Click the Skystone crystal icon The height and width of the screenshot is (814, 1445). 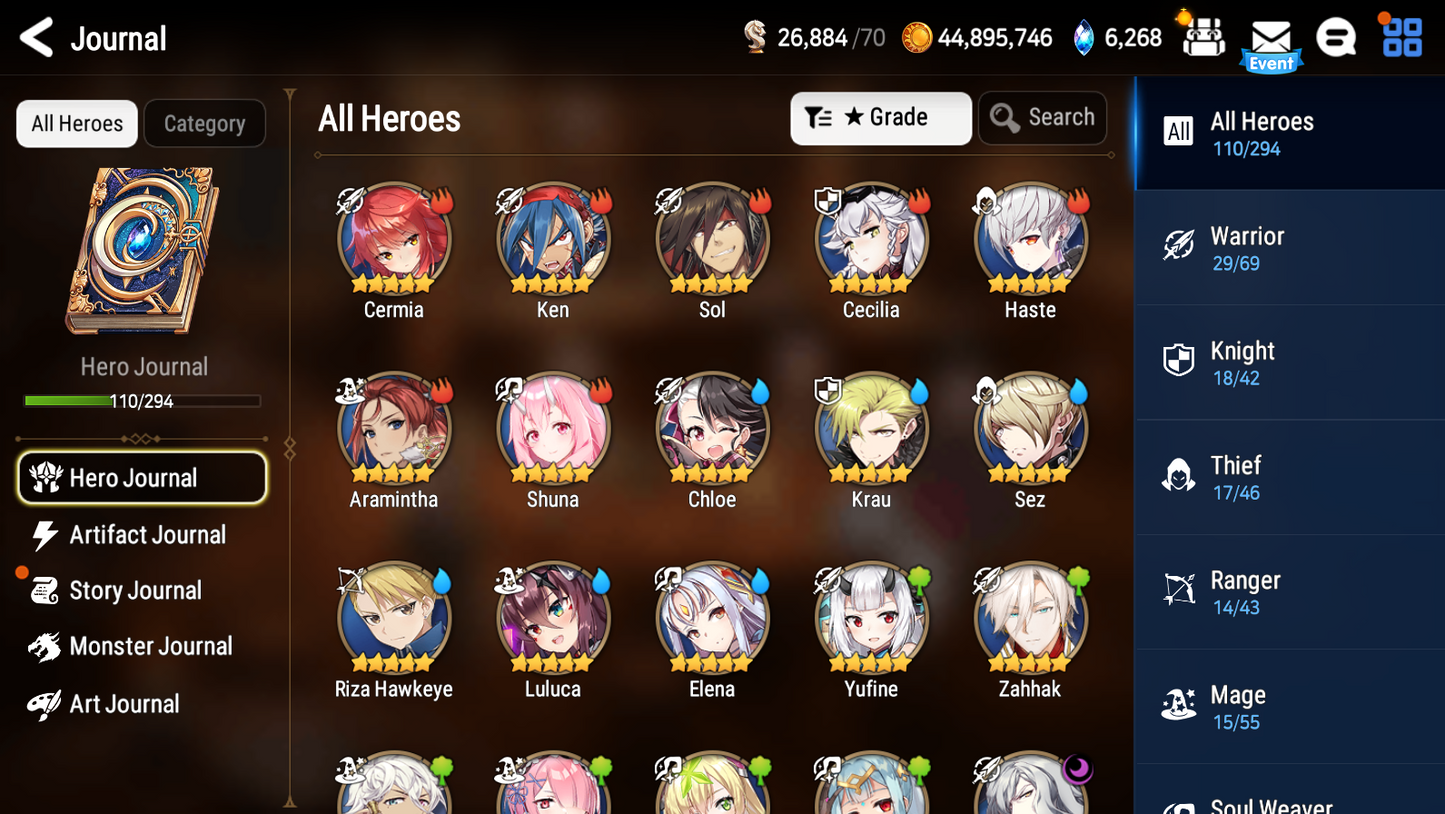pyautogui.click(x=1085, y=37)
